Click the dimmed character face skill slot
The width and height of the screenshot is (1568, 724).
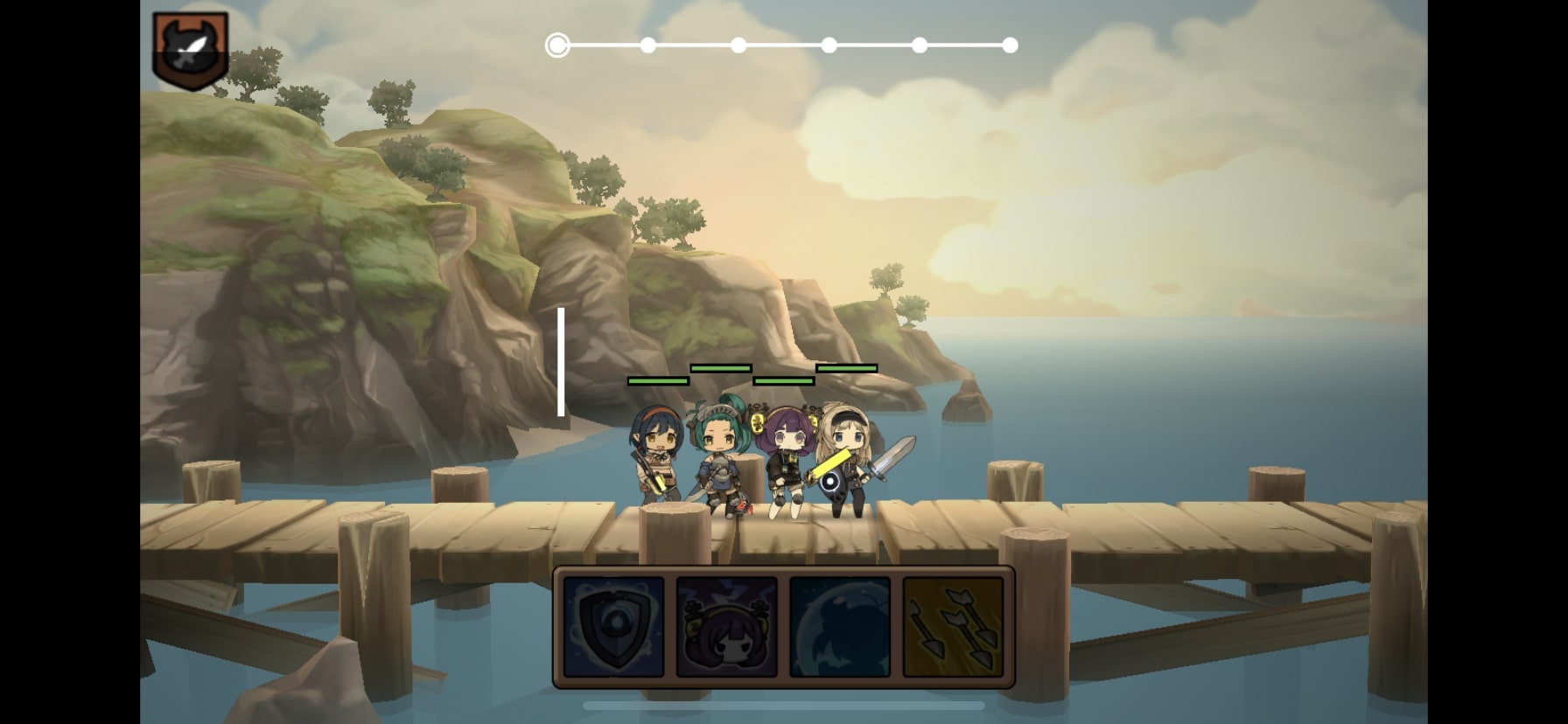(x=725, y=626)
